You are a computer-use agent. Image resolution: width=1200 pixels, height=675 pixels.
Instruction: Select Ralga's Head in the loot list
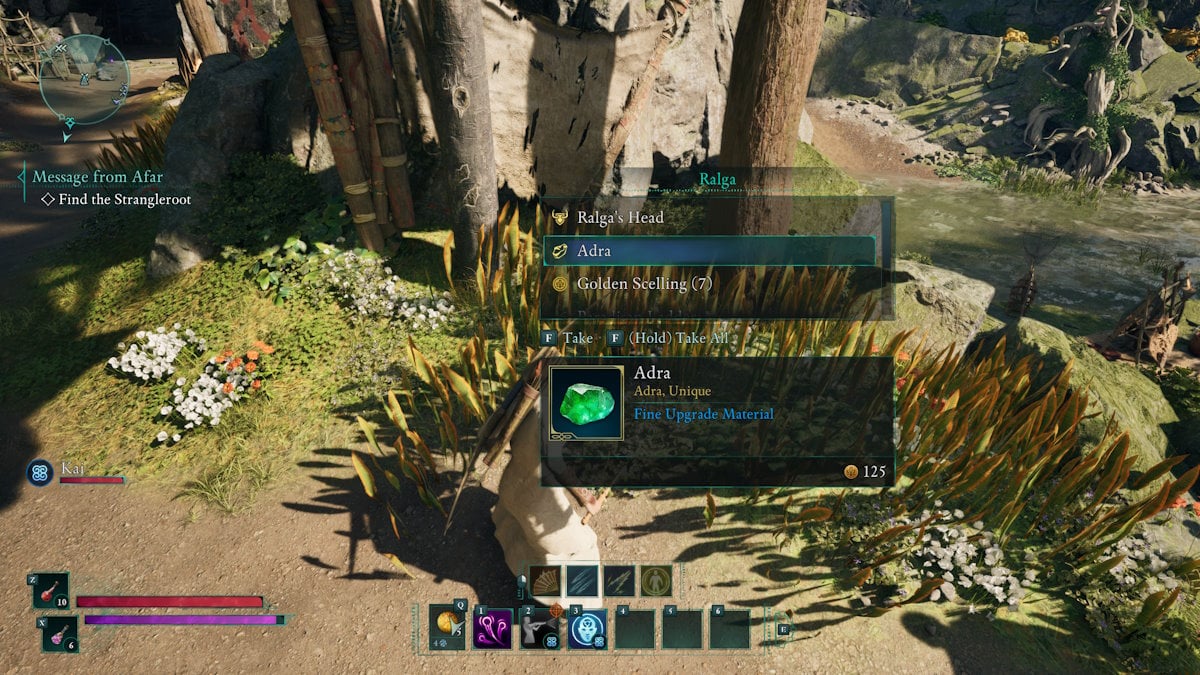620,217
